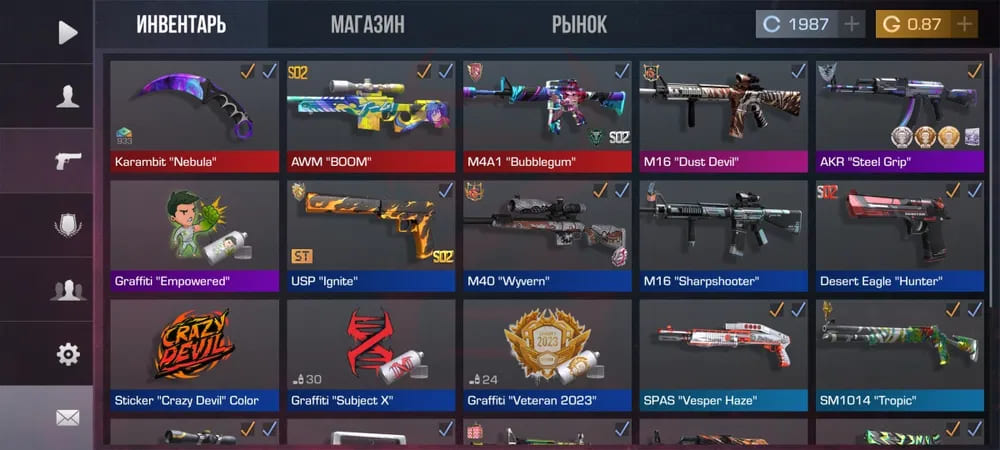Switch to the Магазин tab
Screen dimensions: 1000x450
367,25
